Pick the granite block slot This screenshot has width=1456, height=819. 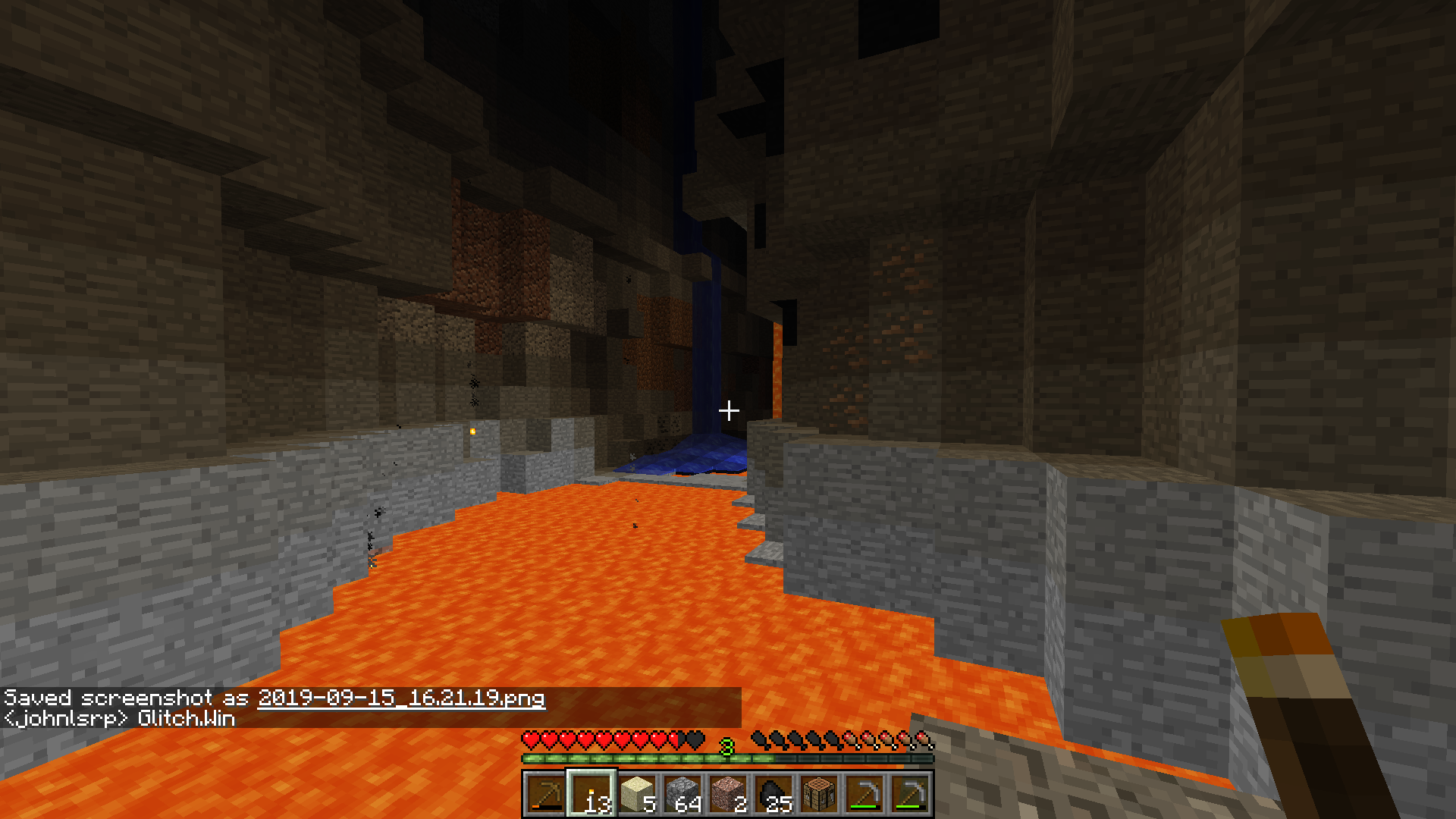click(x=728, y=794)
